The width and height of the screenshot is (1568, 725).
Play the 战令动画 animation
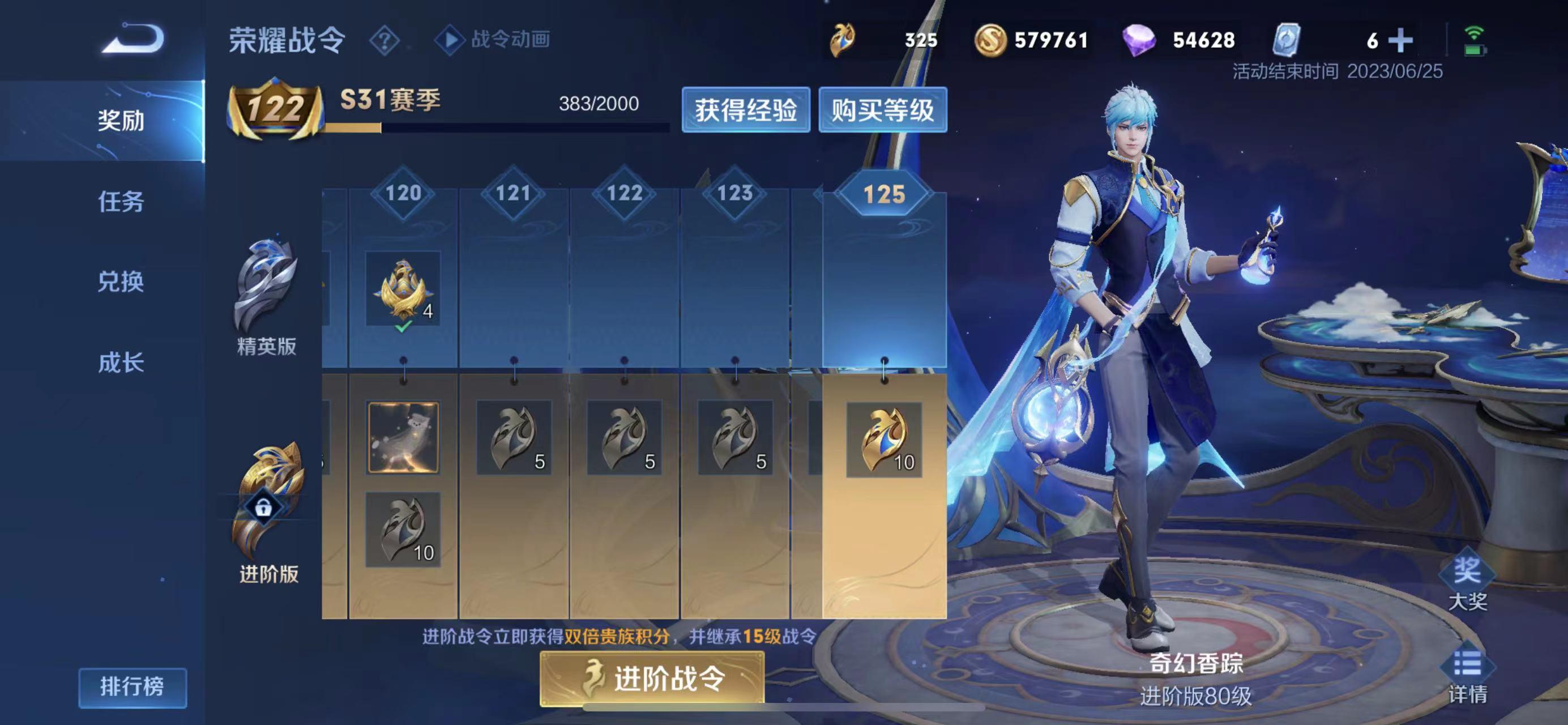(x=493, y=40)
